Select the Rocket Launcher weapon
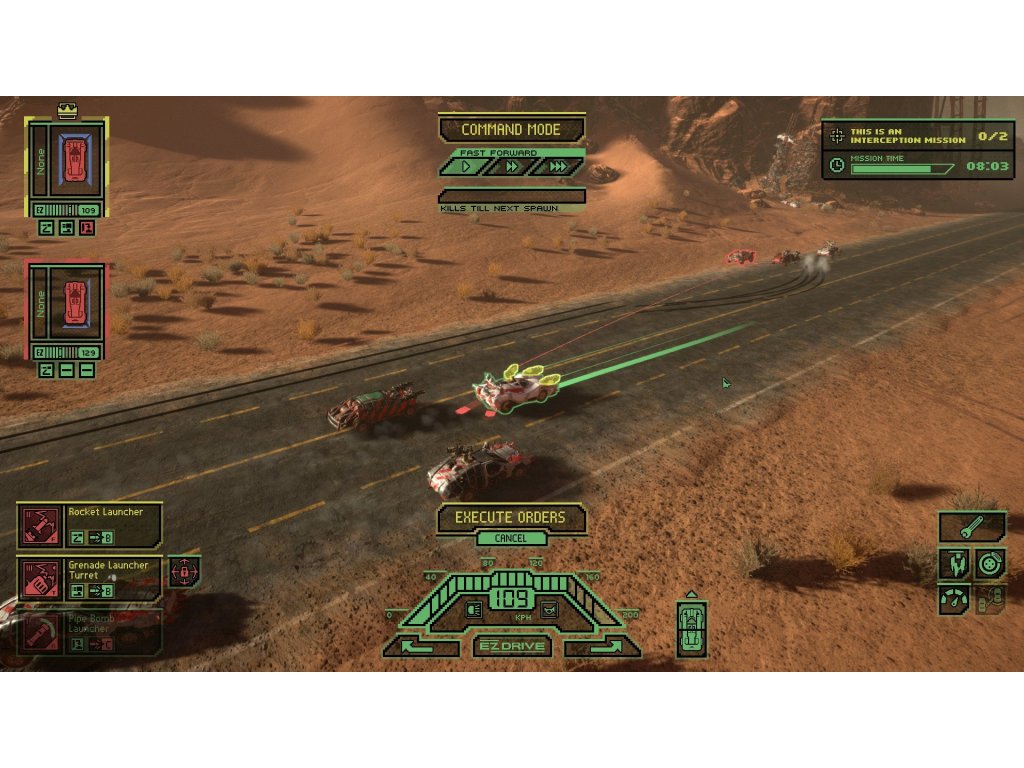The image size is (1024, 768). coord(89,526)
